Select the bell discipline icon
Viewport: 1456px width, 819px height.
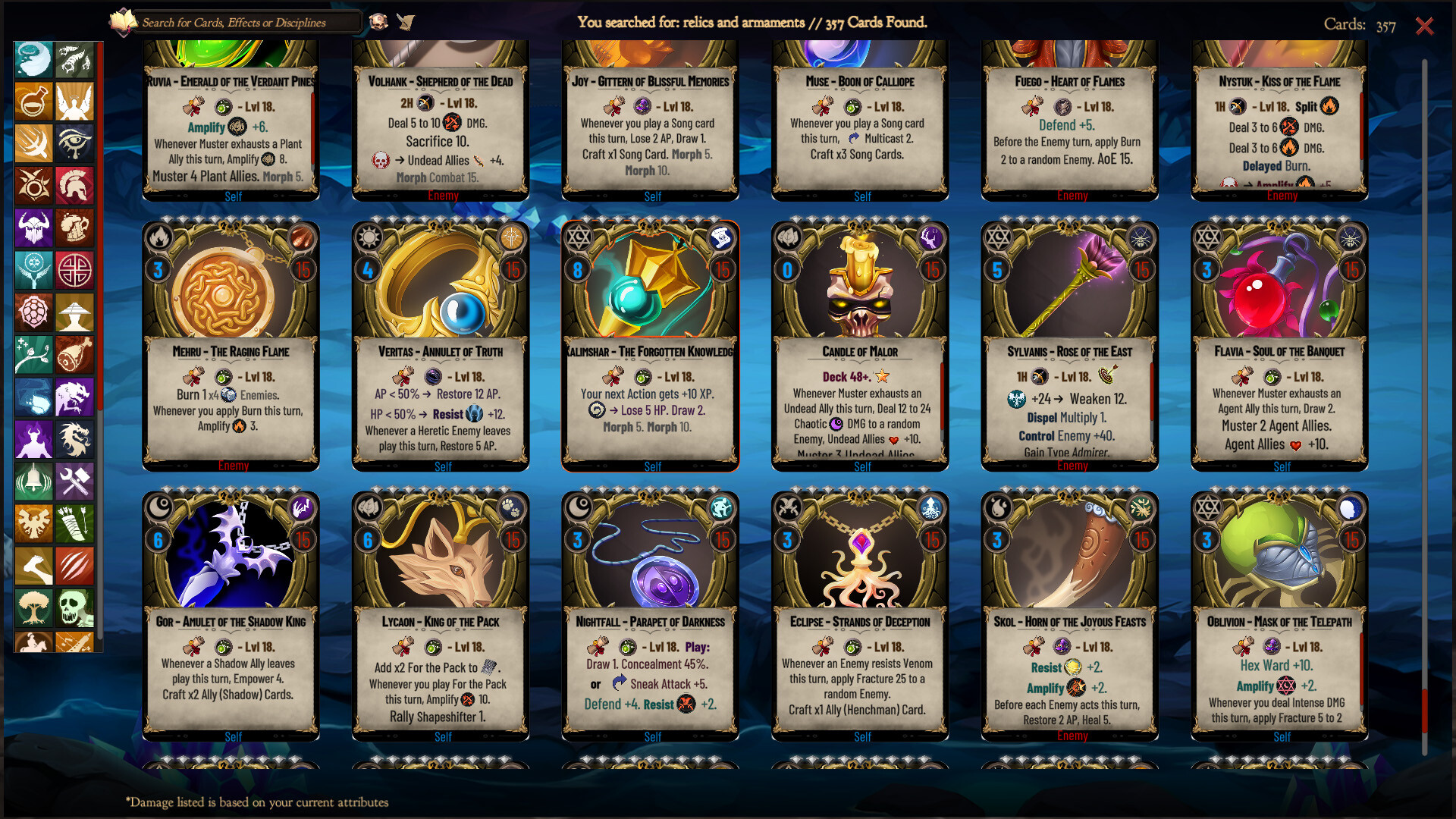tap(33, 481)
